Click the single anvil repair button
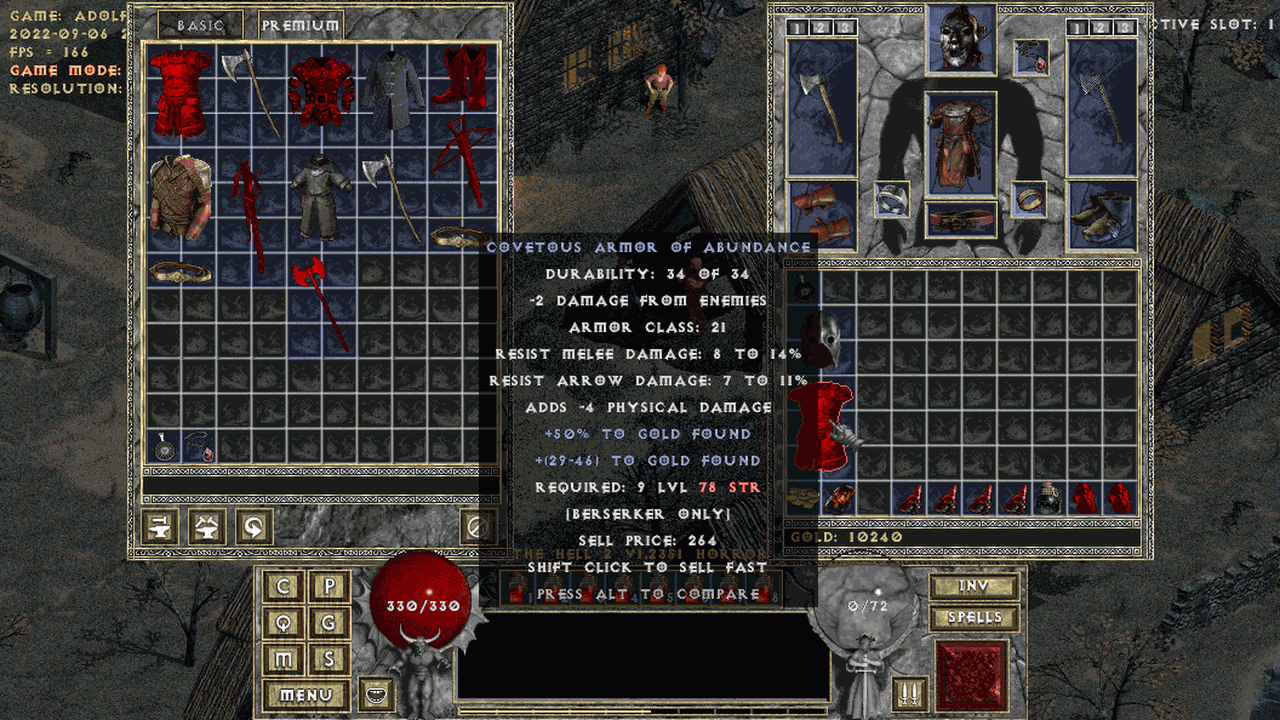 click(x=161, y=525)
